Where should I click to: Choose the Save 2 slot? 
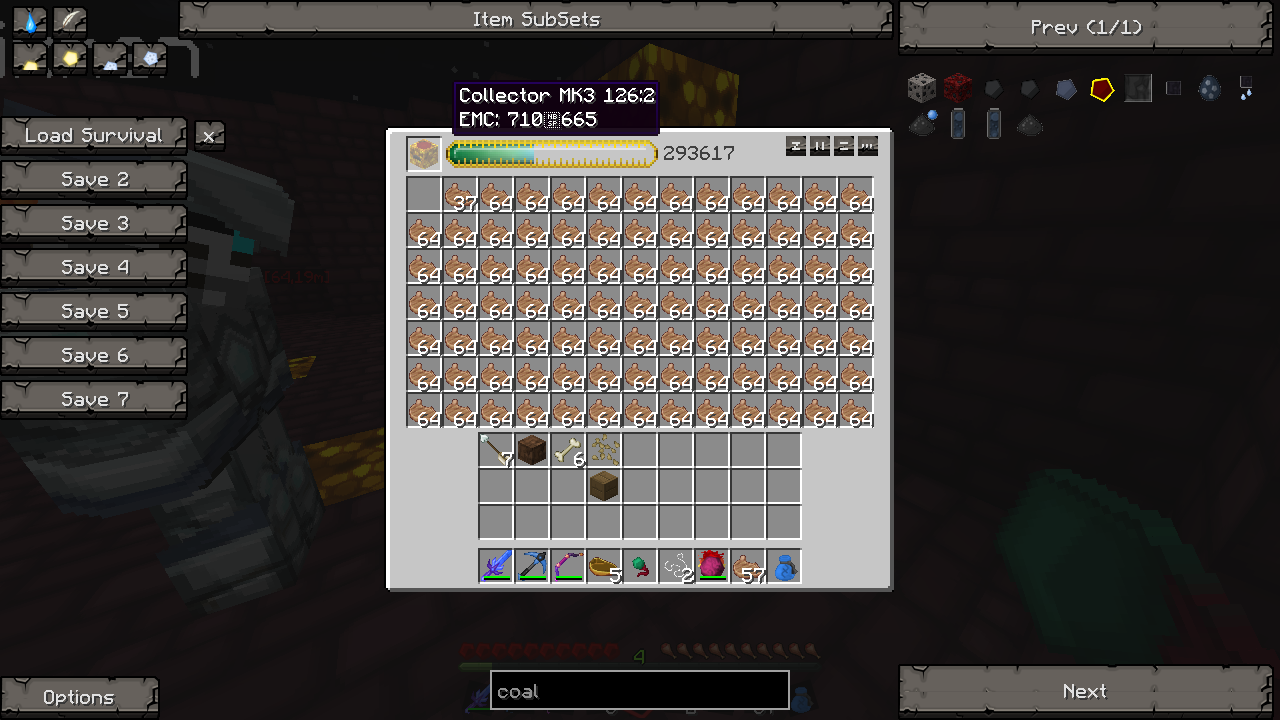pyautogui.click(x=93, y=179)
